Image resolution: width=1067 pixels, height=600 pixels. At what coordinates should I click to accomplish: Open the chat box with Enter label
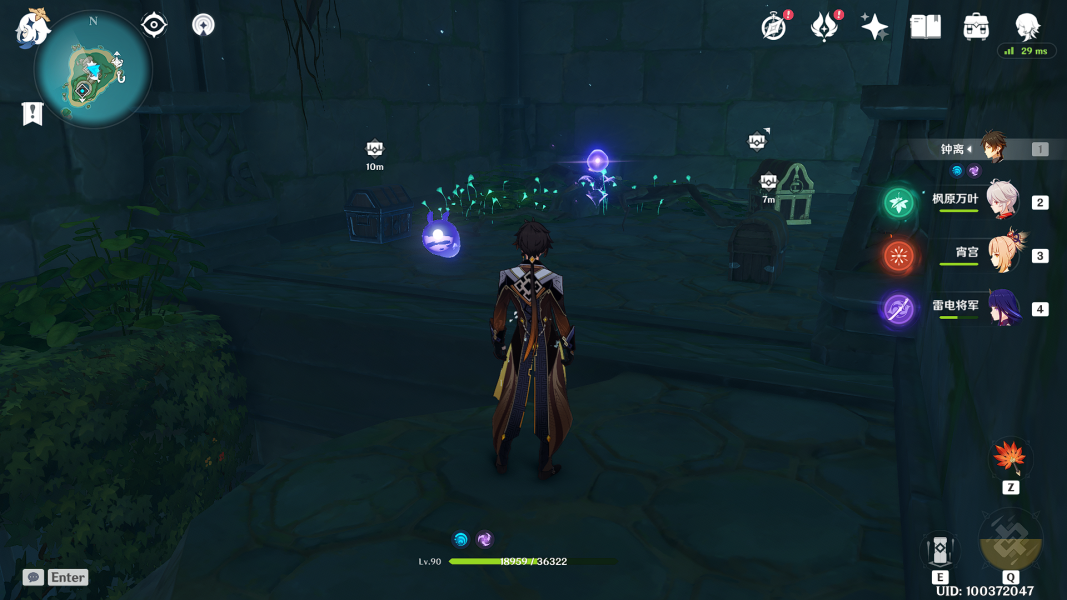coord(56,577)
